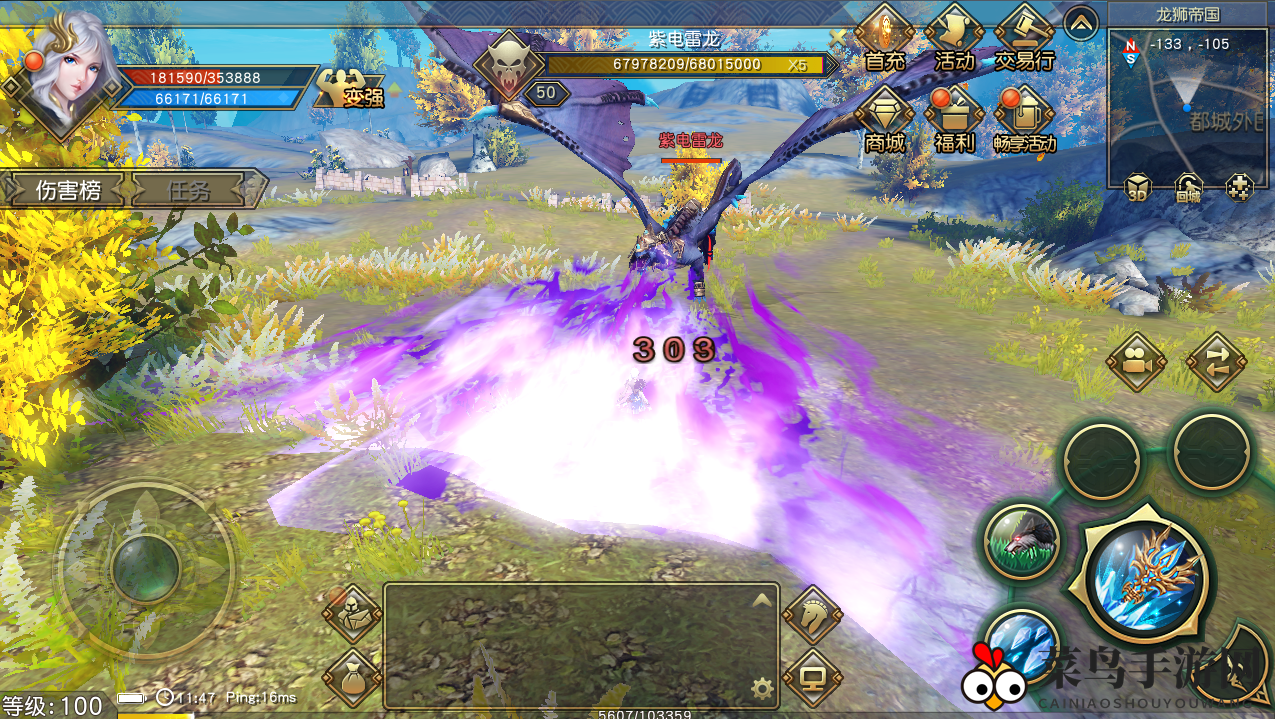The width and height of the screenshot is (1275, 719).
Task: Open the 首充 first recharge menu
Action: coord(885,39)
